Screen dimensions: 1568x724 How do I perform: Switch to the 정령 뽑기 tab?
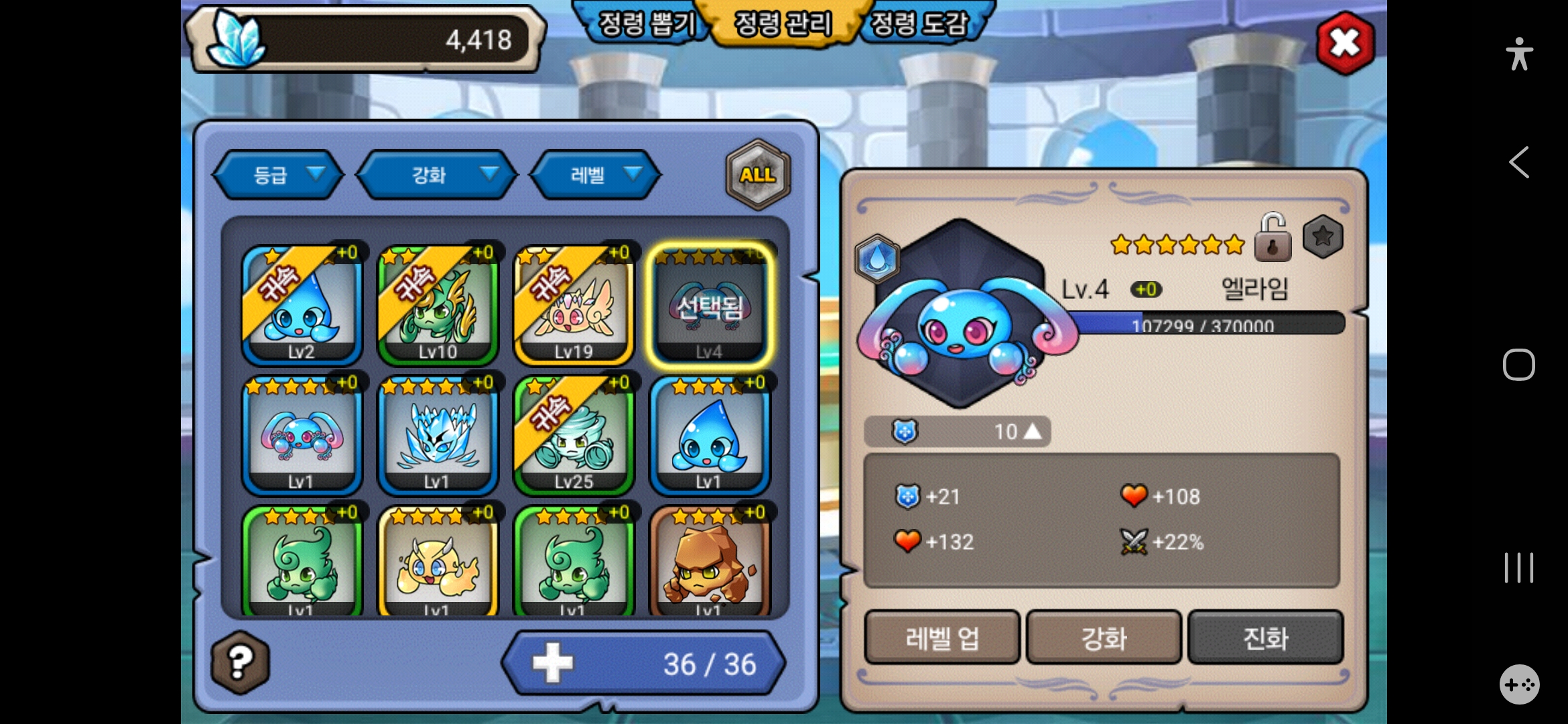click(x=645, y=24)
